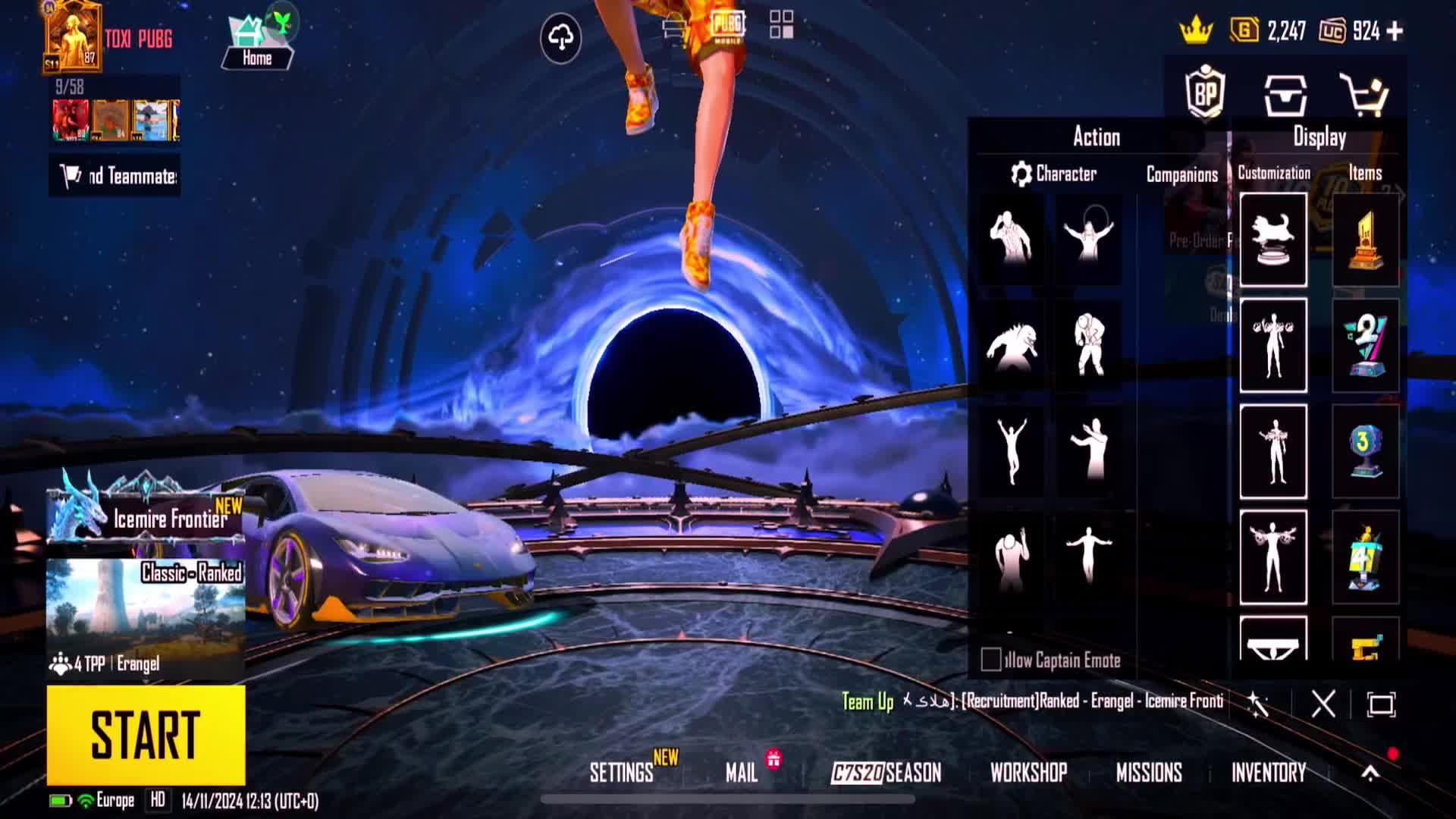1456x819 pixels.
Task: Open the shopping cart store
Action: [1363, 95]
